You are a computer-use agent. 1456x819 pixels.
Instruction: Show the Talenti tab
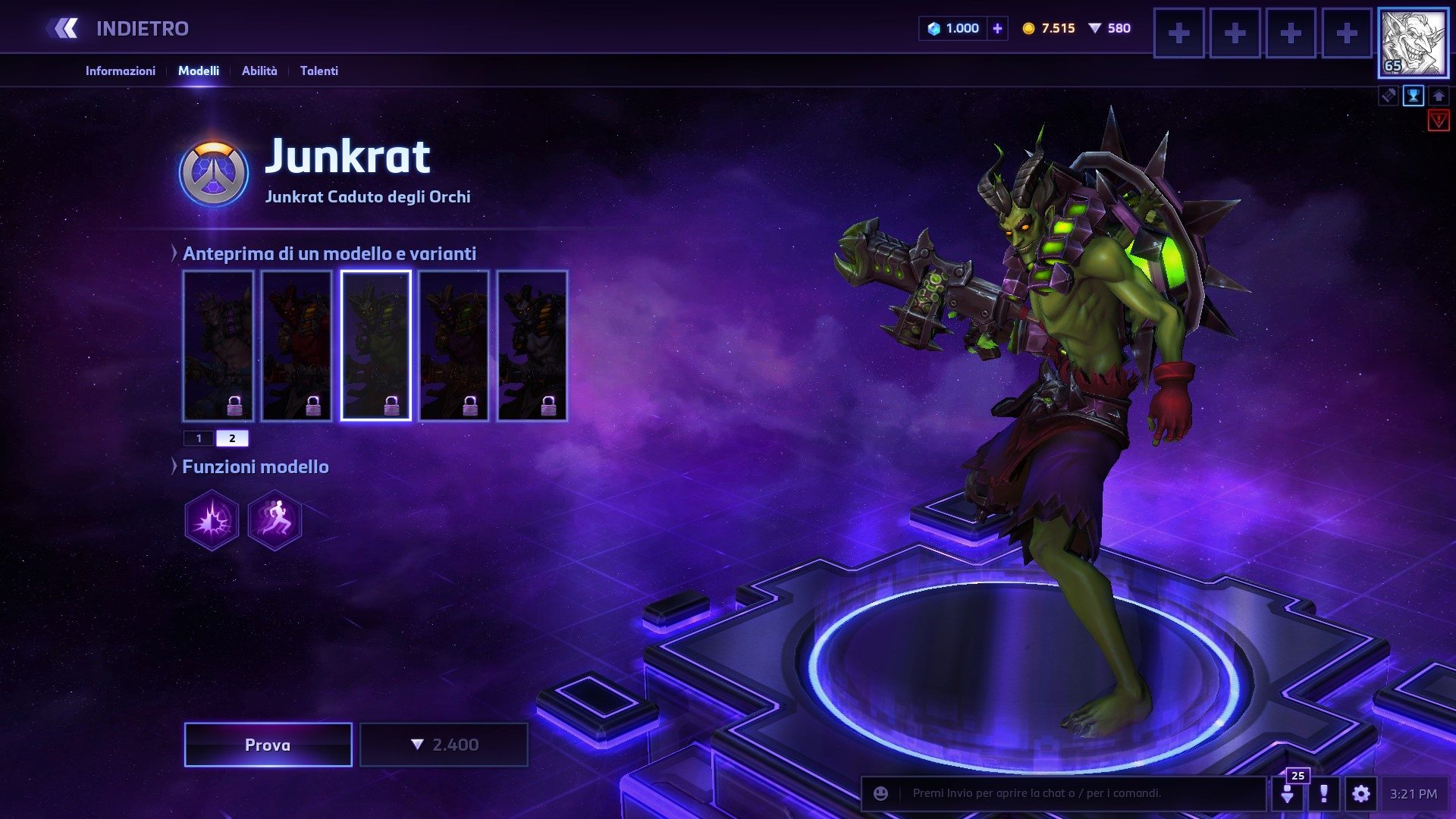pos(318,71)
